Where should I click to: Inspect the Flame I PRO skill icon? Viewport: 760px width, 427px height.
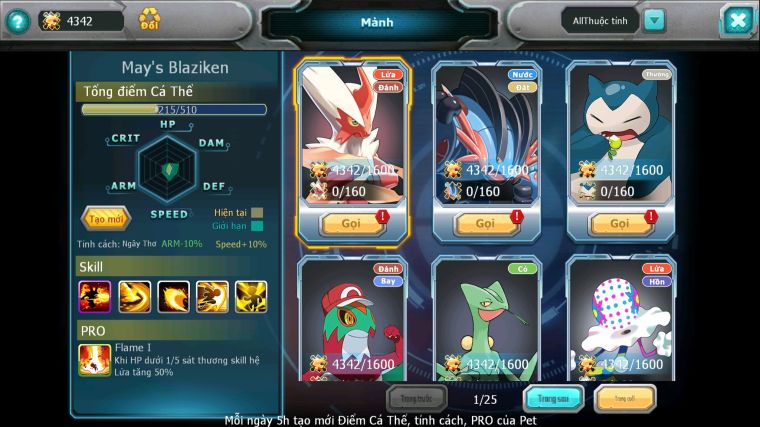95,359
